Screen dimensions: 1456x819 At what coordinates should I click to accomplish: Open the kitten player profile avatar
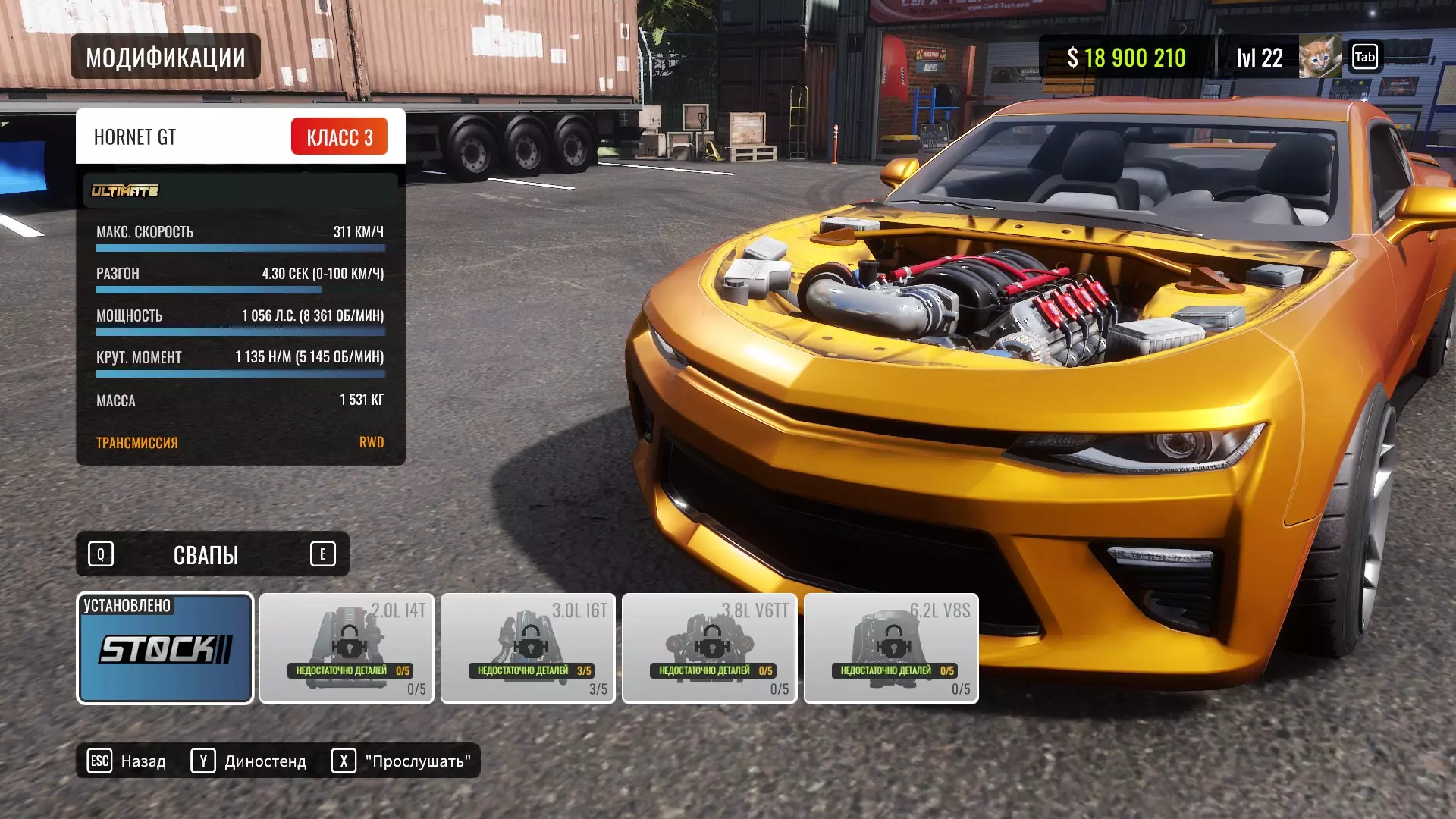pyautogui.click(x=1319, y=57)
